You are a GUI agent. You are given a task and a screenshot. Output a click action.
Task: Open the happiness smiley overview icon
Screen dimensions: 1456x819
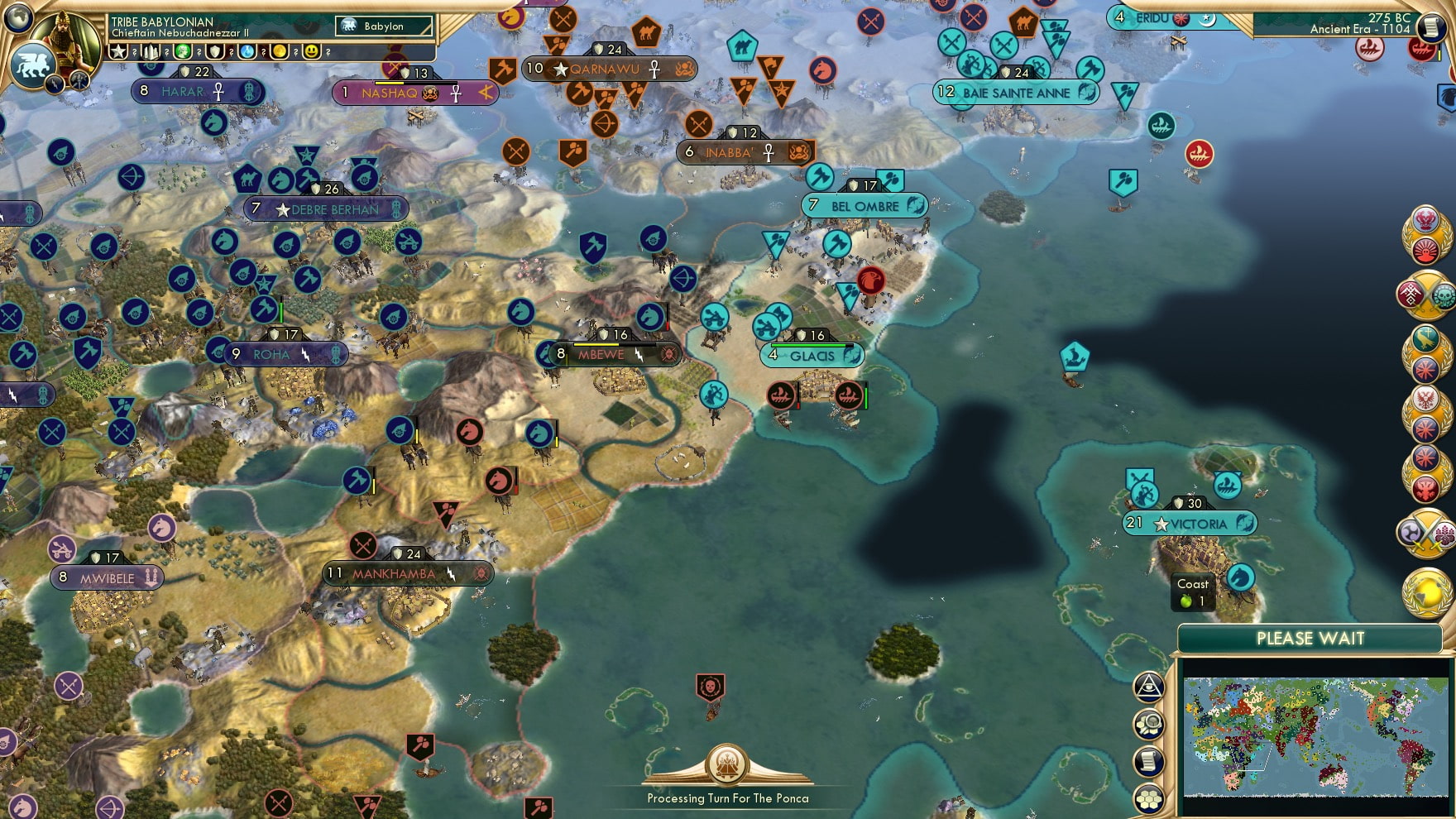coord(311,52)
